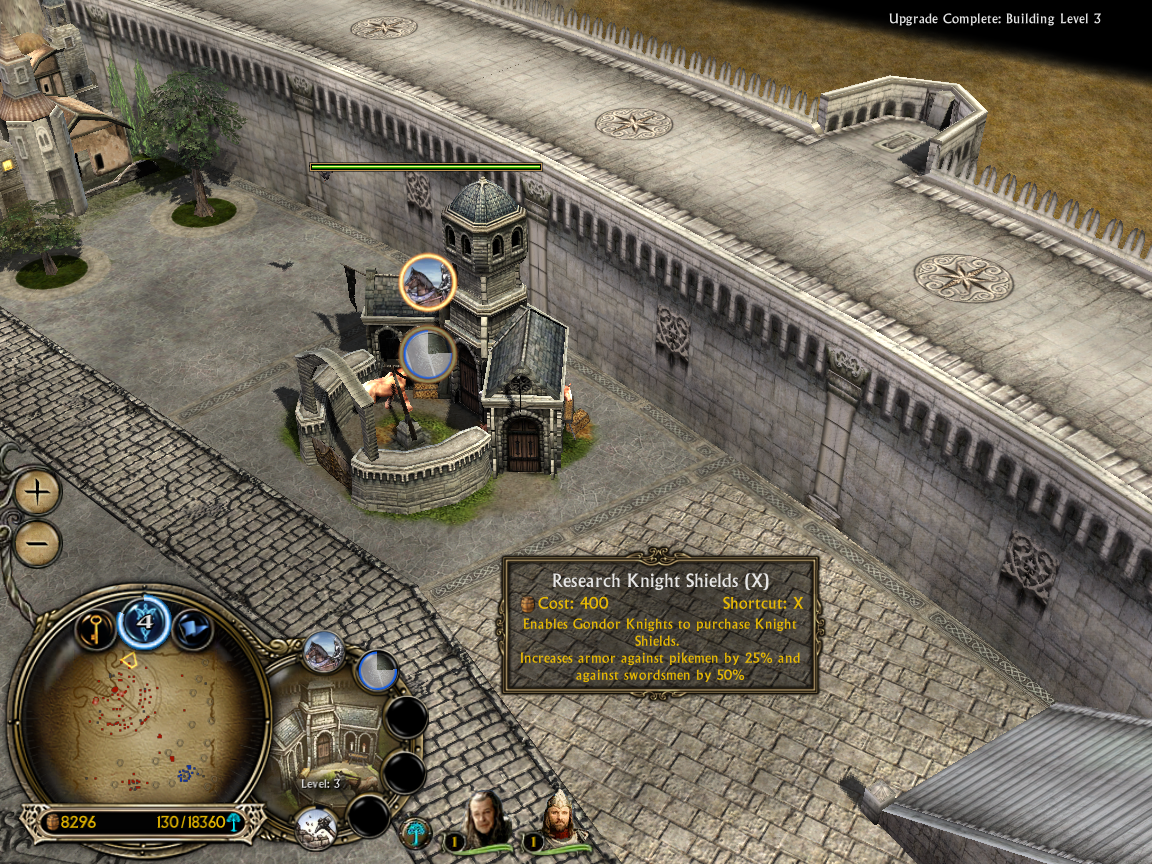
Task: Click the white tree icon beside hero portraits
Action: tap(416, 832)
